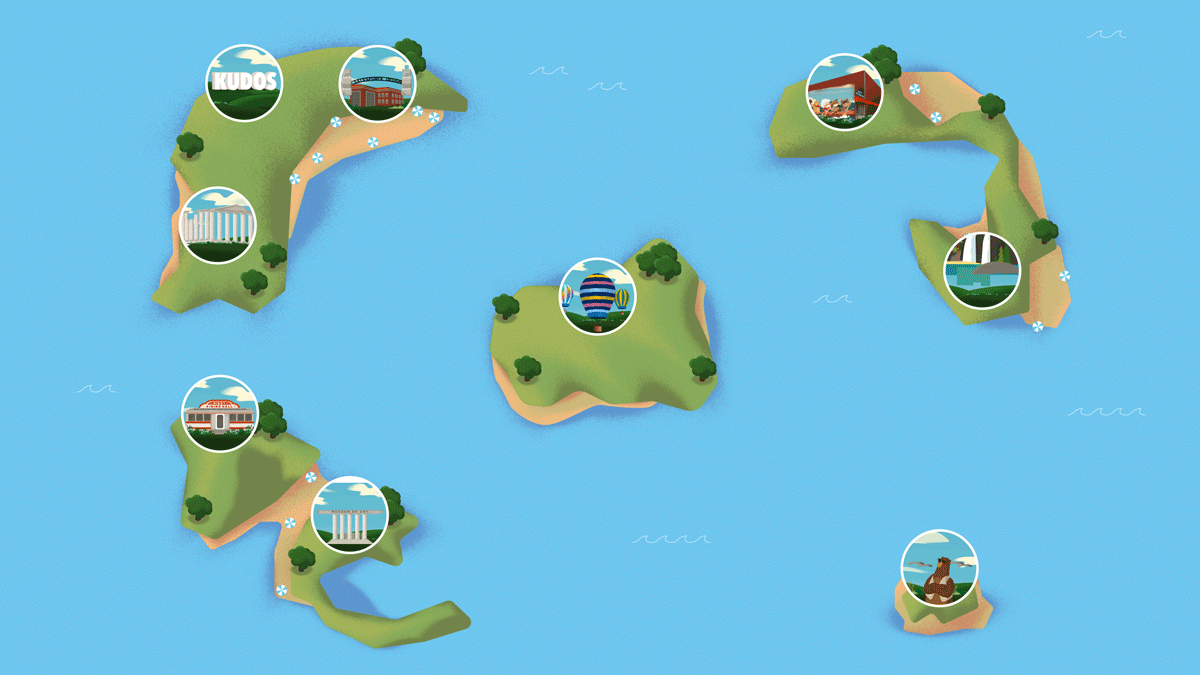
Task: Select the KUDOS sign location
Action: pyautogui.click(x=244, y=83)
